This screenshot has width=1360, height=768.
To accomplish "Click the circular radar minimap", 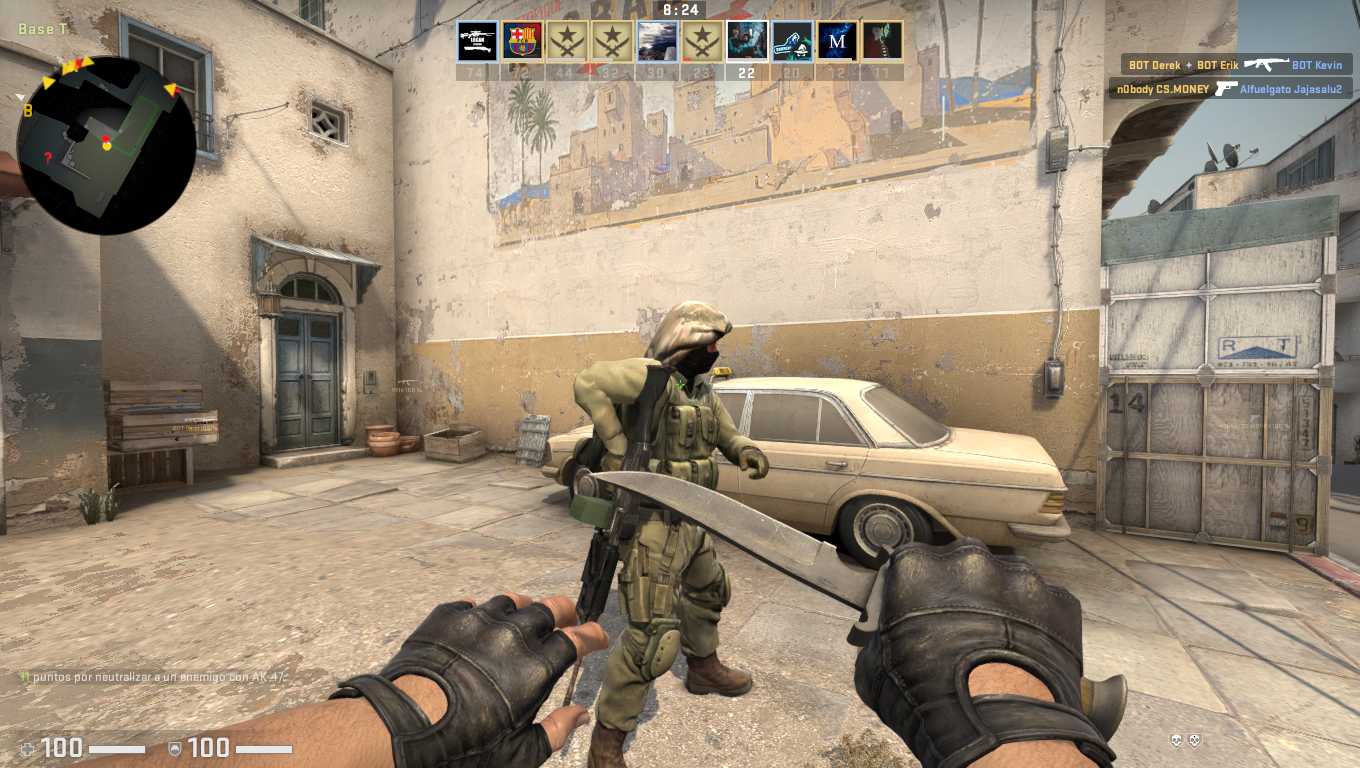I will click(x=106, y=146).
